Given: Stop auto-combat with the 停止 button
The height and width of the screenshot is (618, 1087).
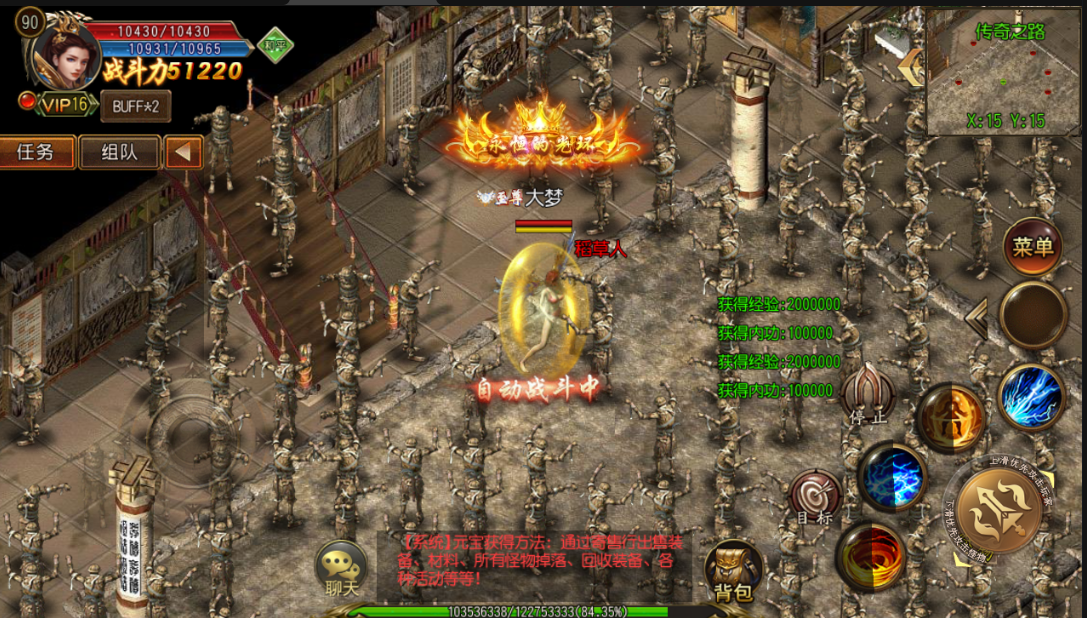Looking at the screenshot, I should click(867, 394).
